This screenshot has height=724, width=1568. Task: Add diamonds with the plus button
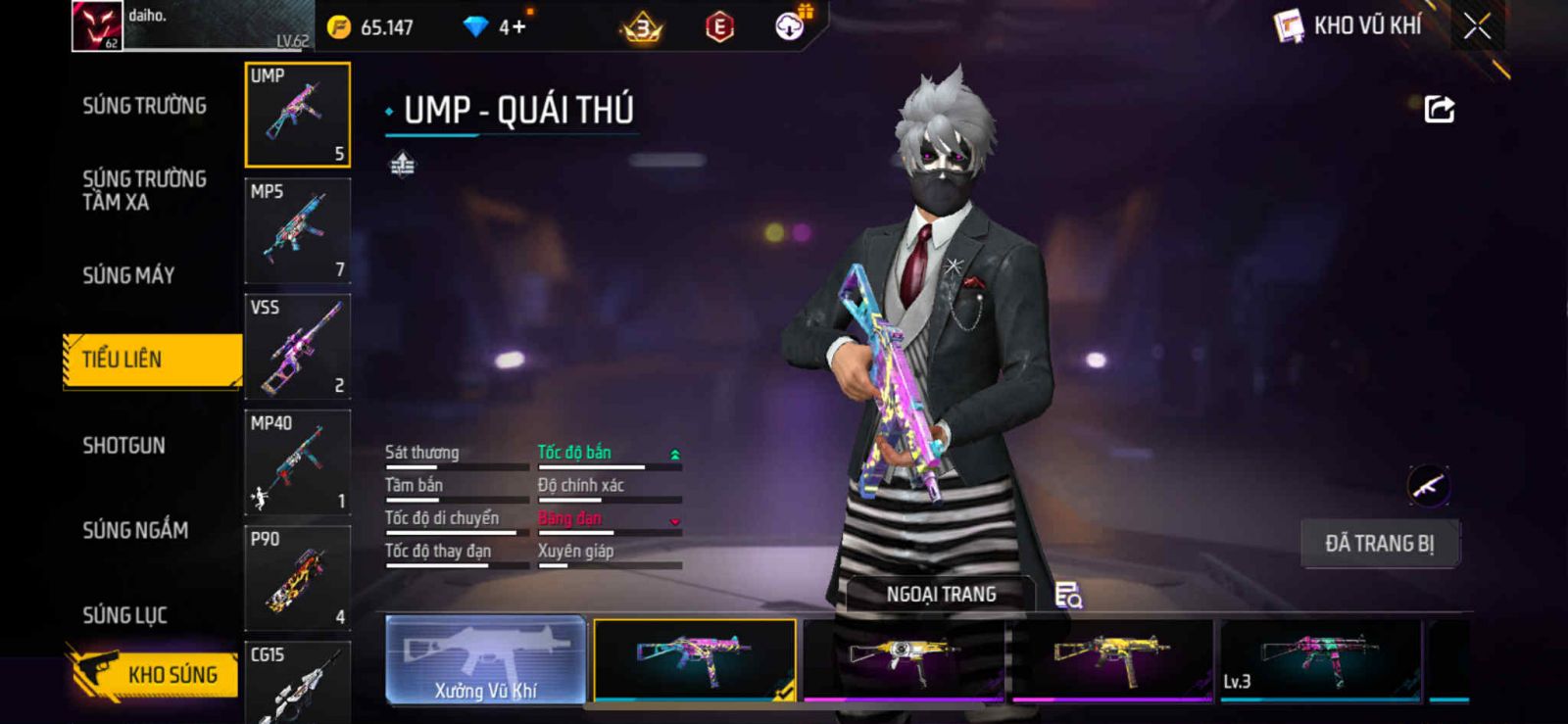[519, 27]
